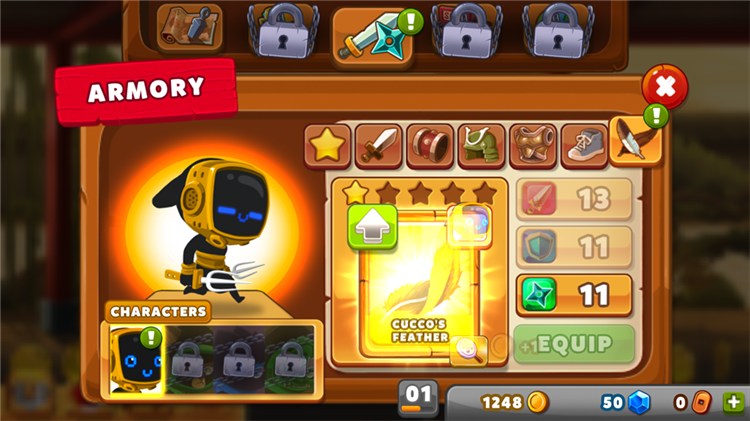The width and height of the screenshot is (750, 421).
Task: Select the yellow robot ninja character
Action: point(135,359)
